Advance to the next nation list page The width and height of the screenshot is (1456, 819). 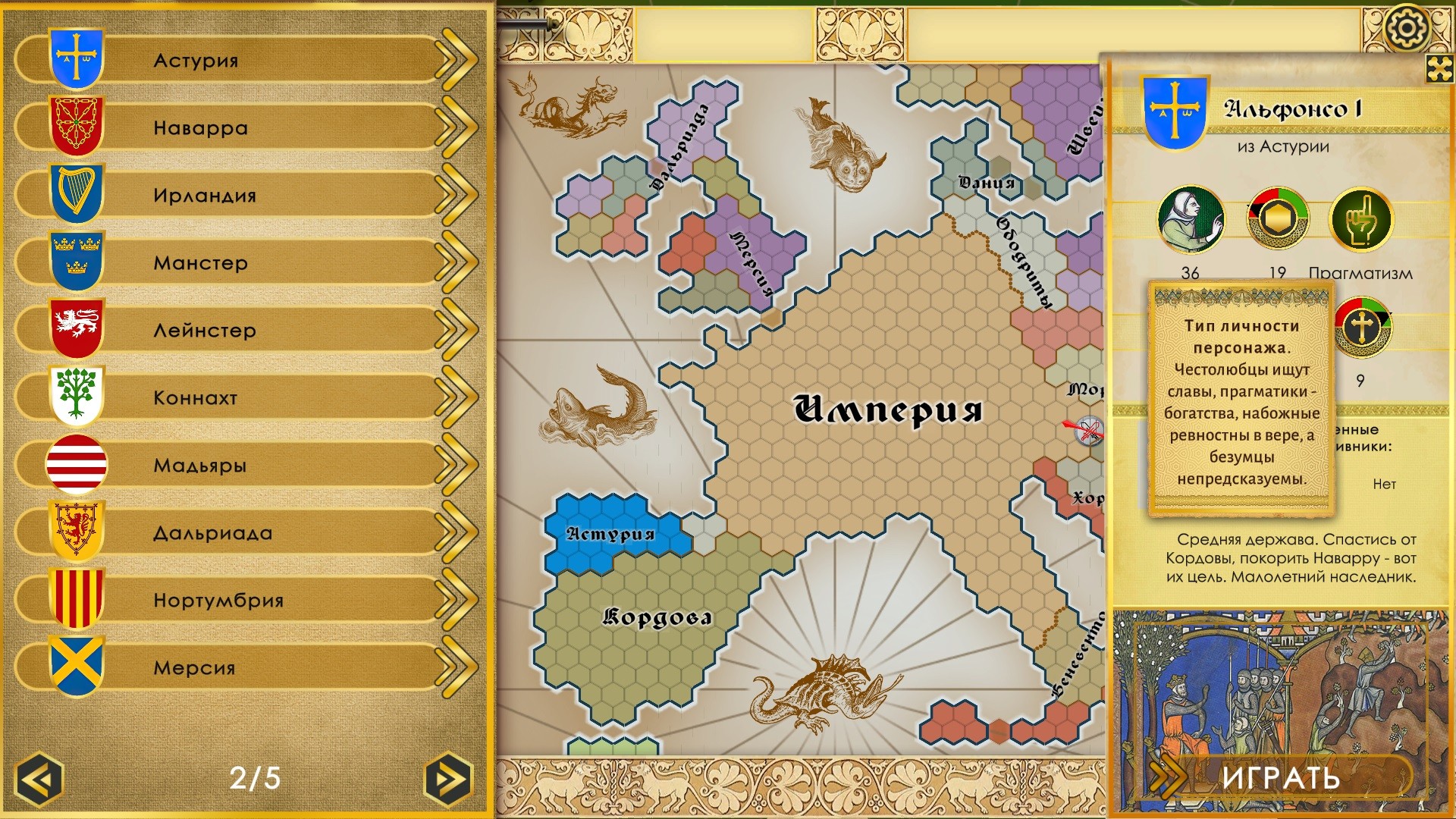448,779
